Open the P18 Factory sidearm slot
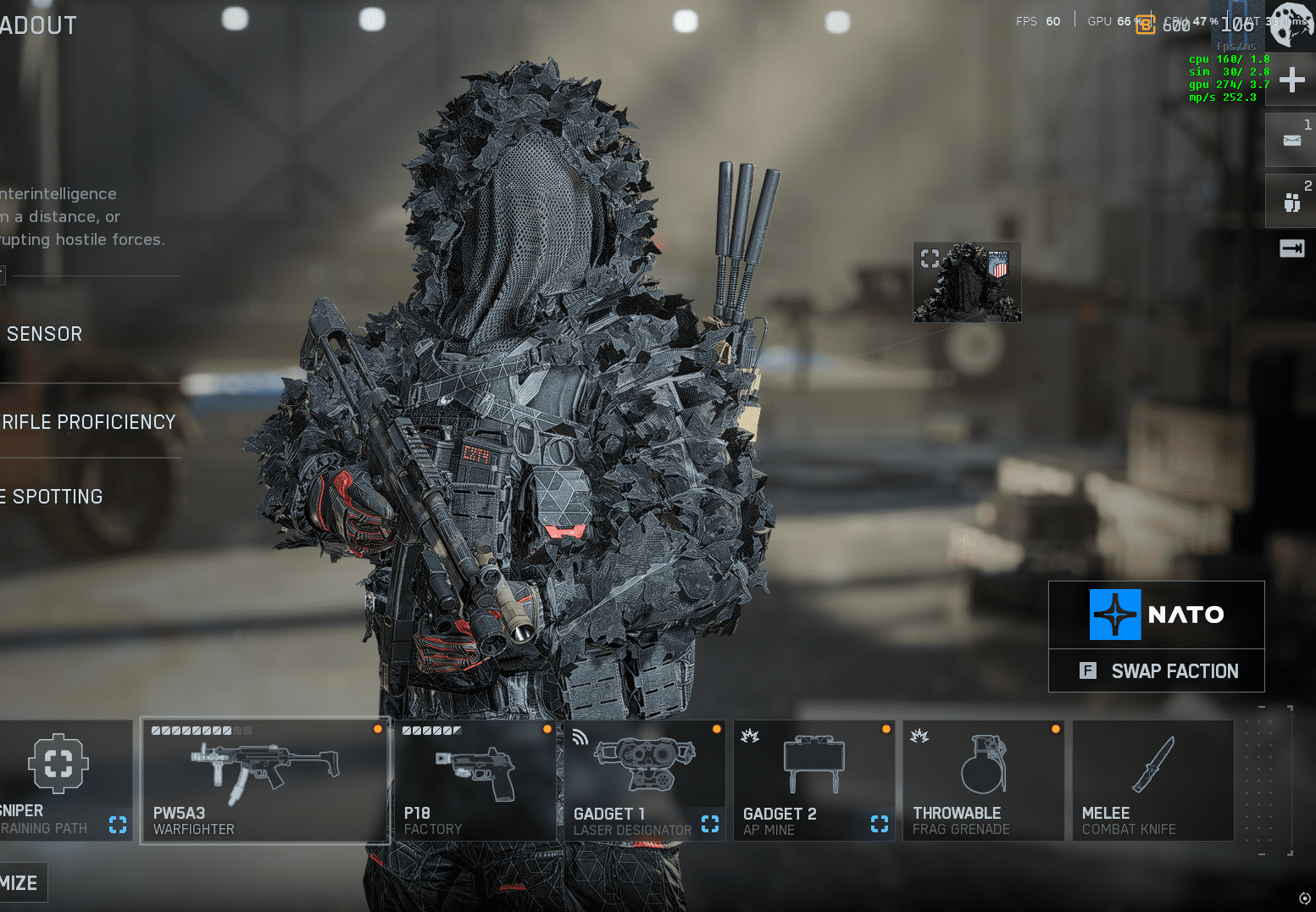 (x=475, y=780)
